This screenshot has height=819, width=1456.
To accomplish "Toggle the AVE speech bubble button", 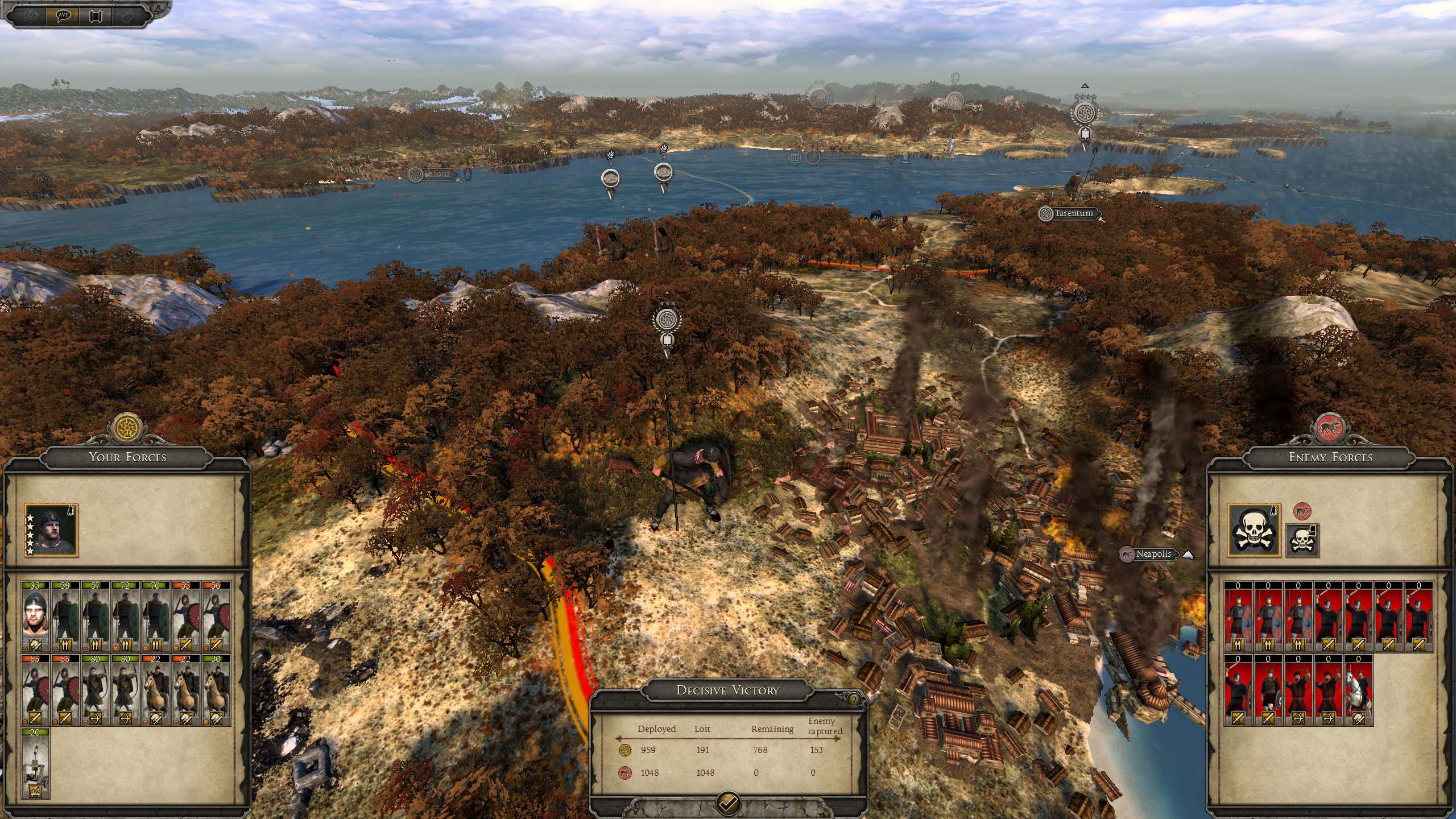I will pyautogui.click(x=63, y=15).
